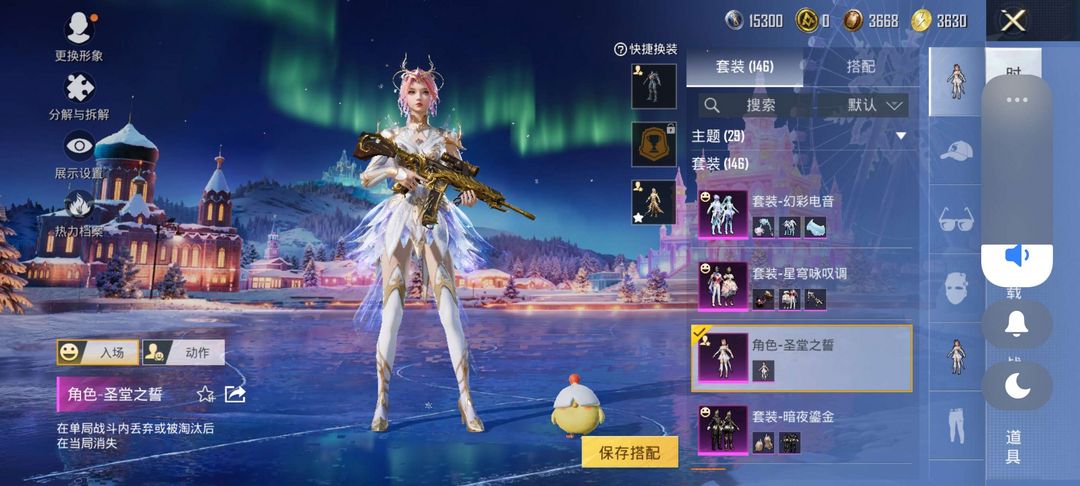Select the 套装-幻彩电音 outfit

pos(800,214)
